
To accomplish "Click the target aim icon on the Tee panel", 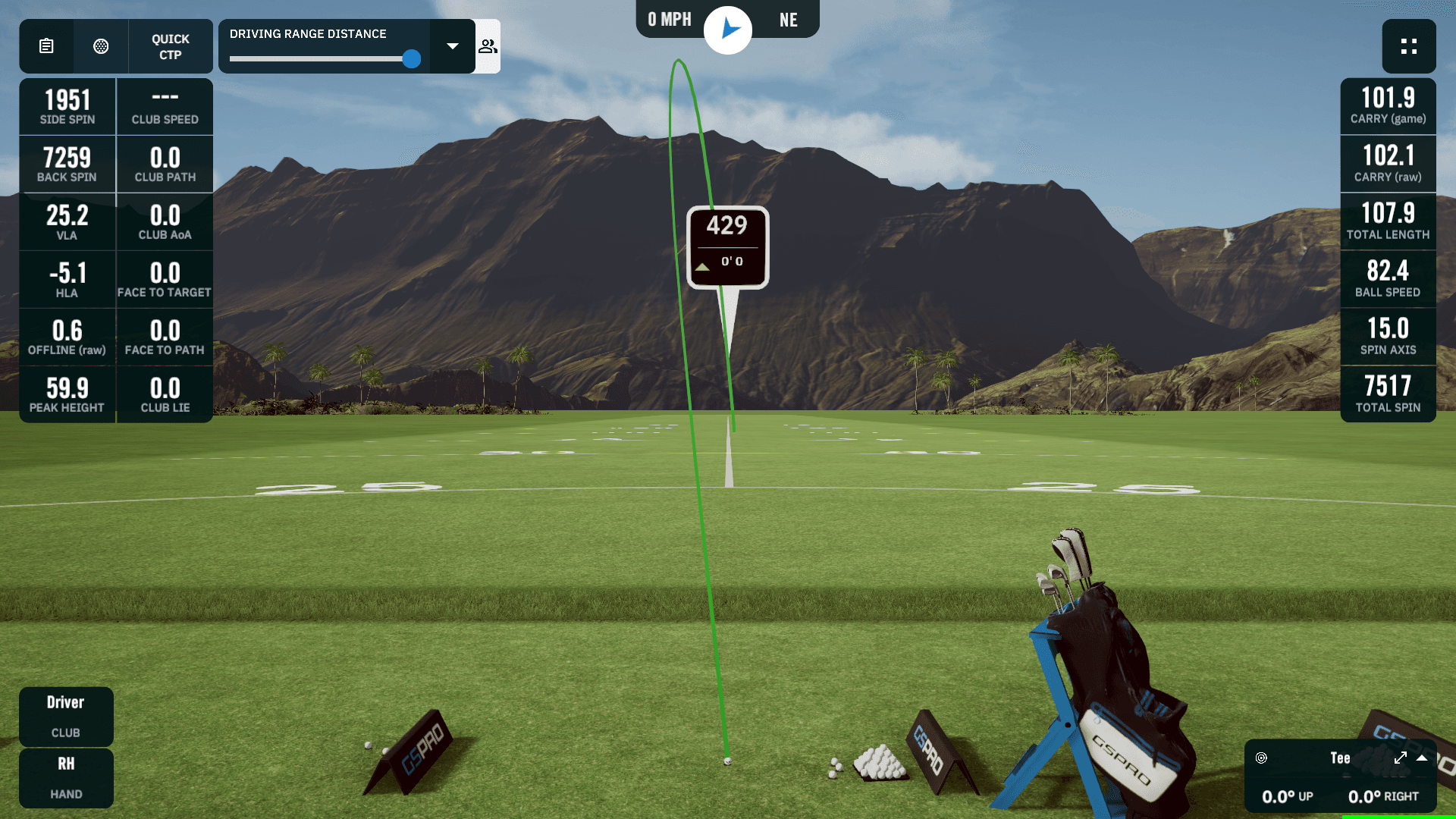I will coord(1261,758).
